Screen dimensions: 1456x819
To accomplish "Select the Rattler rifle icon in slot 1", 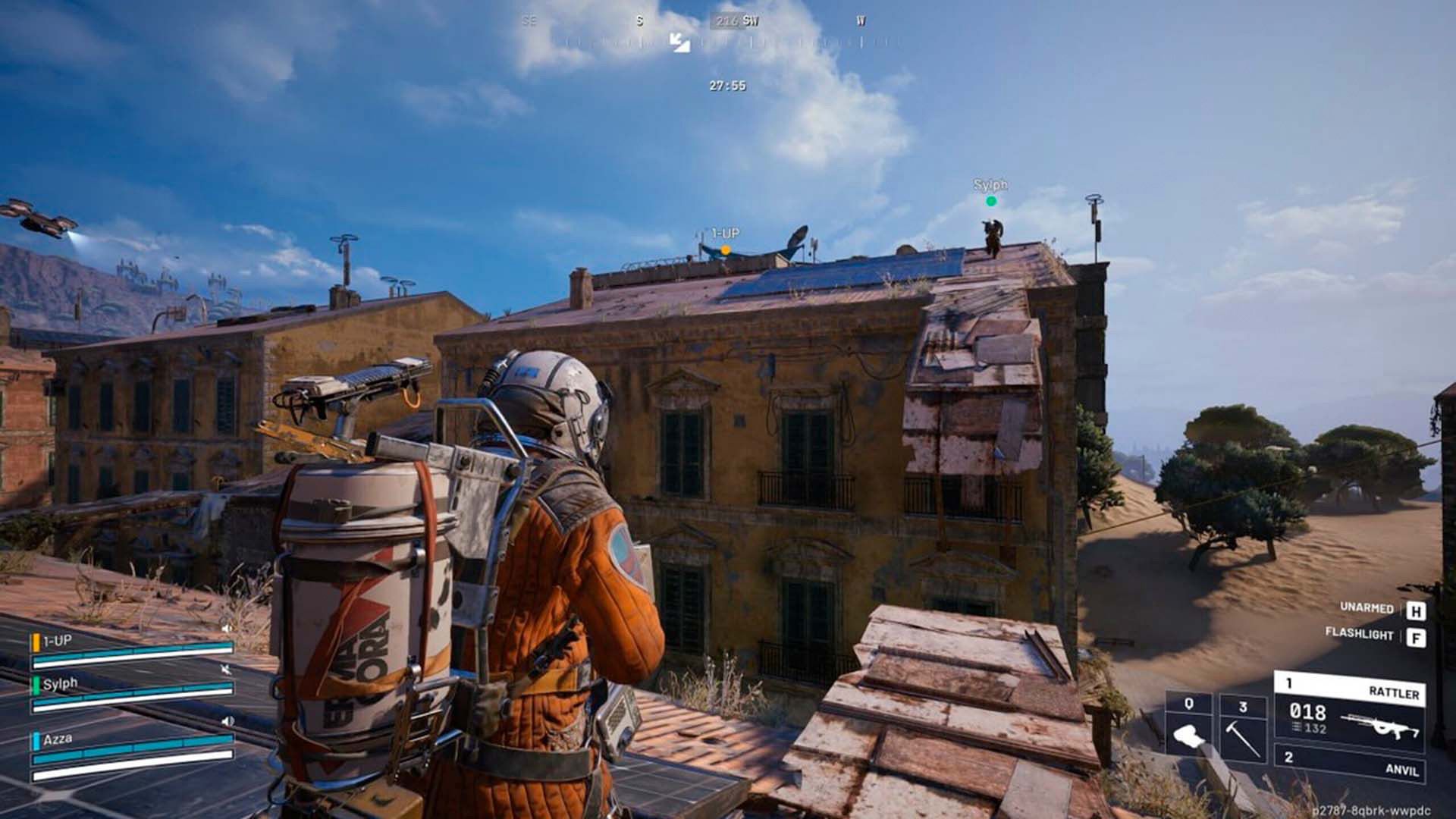I will click(x=1380, y=726).
